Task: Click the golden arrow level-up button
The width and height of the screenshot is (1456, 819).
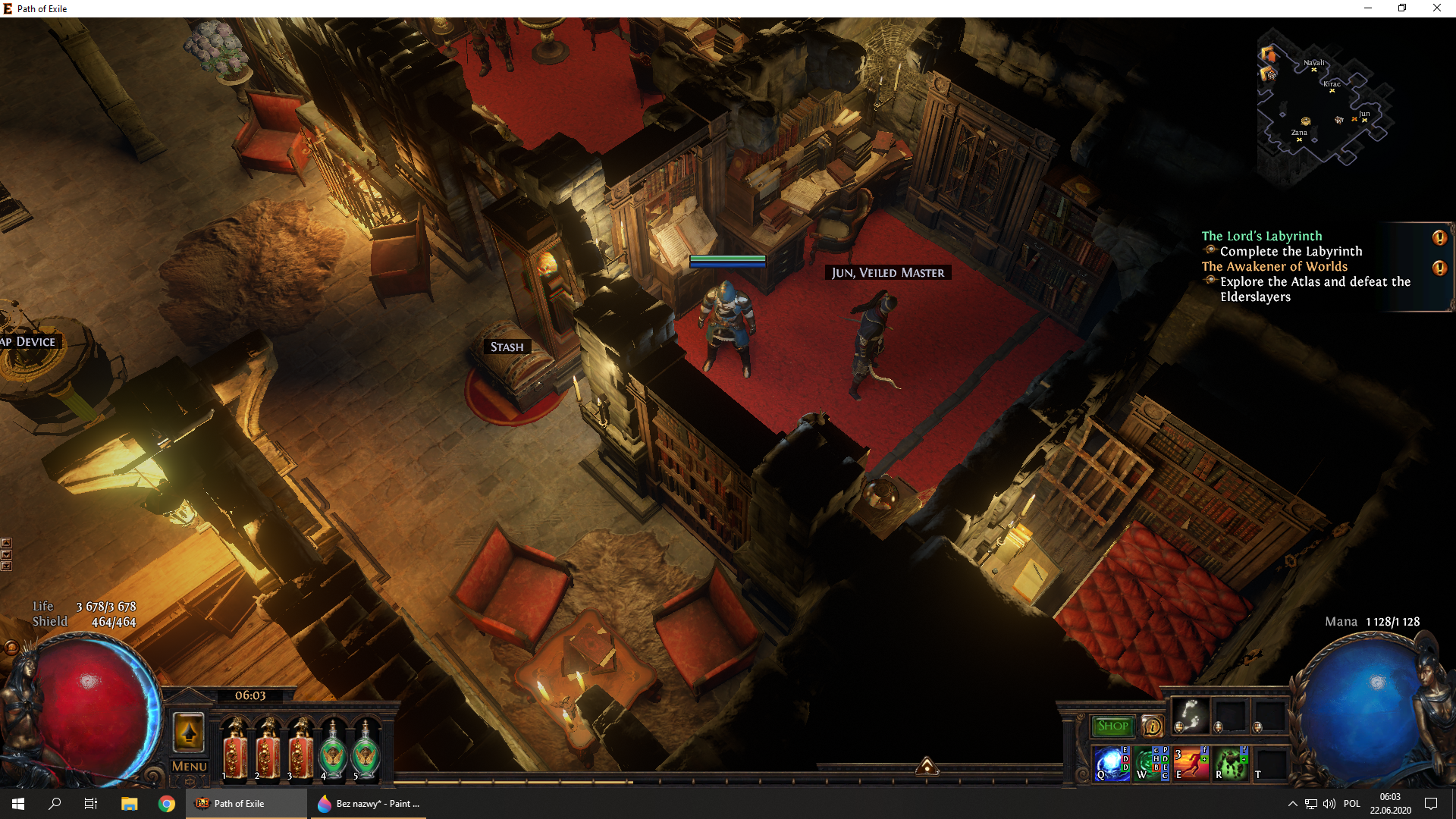Action: coord(189,733)
